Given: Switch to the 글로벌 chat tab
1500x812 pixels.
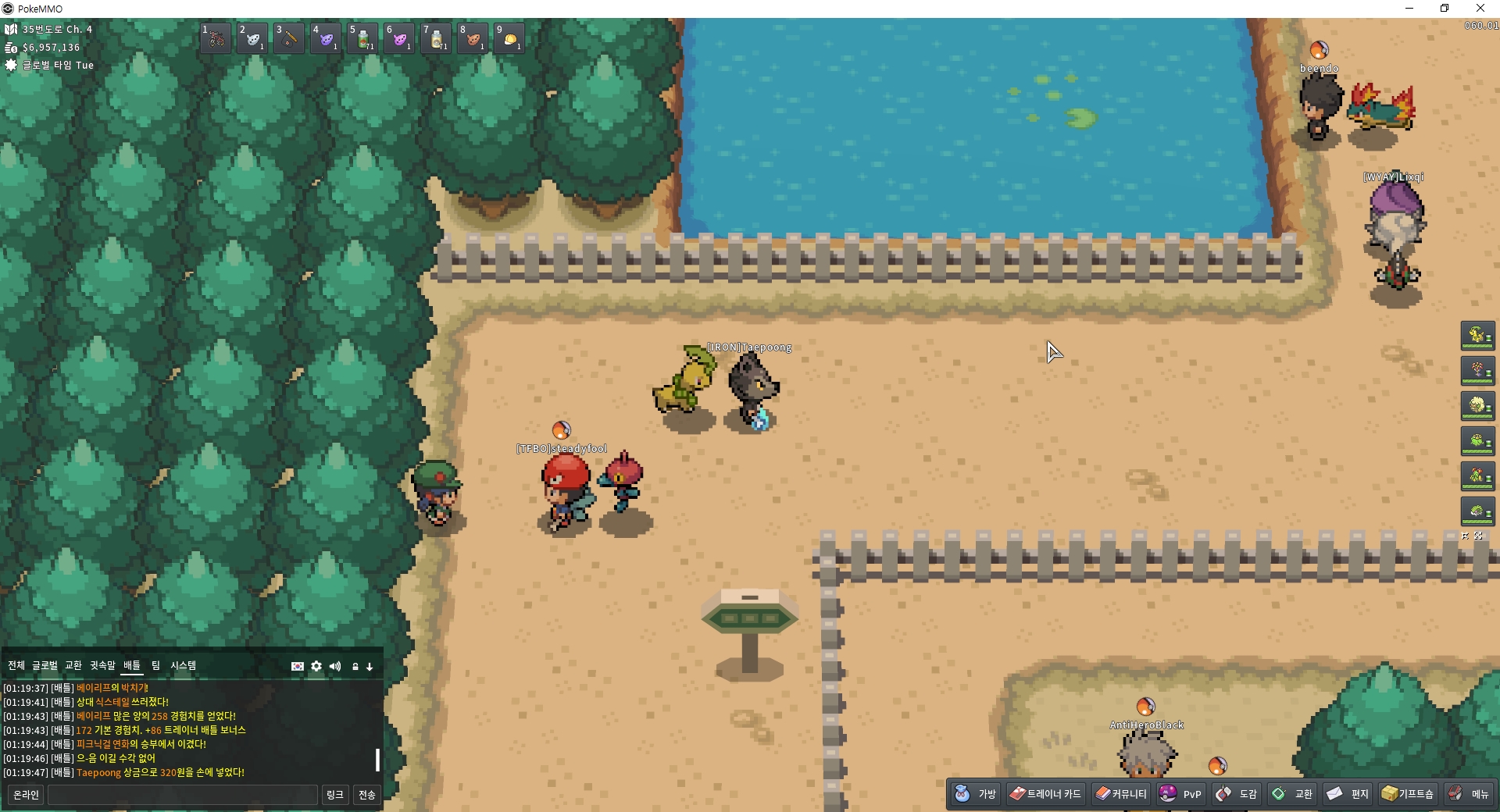Looking at the screenshot, I should tap(45, 665).
